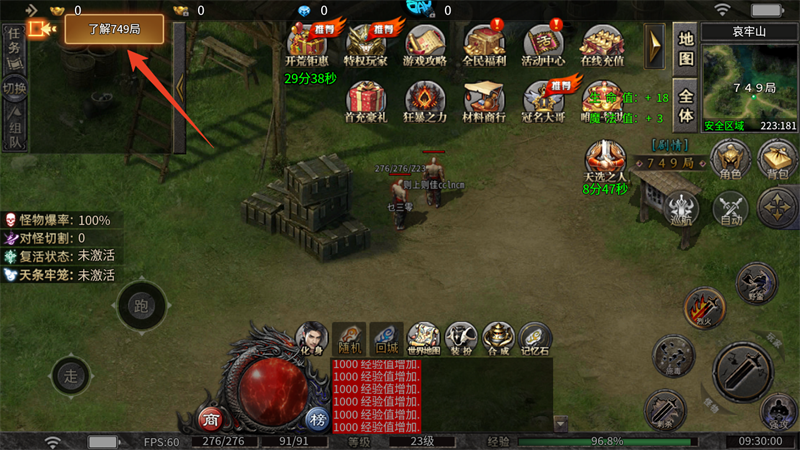Open the 合成 crafting menu

(x=498, y=338)
